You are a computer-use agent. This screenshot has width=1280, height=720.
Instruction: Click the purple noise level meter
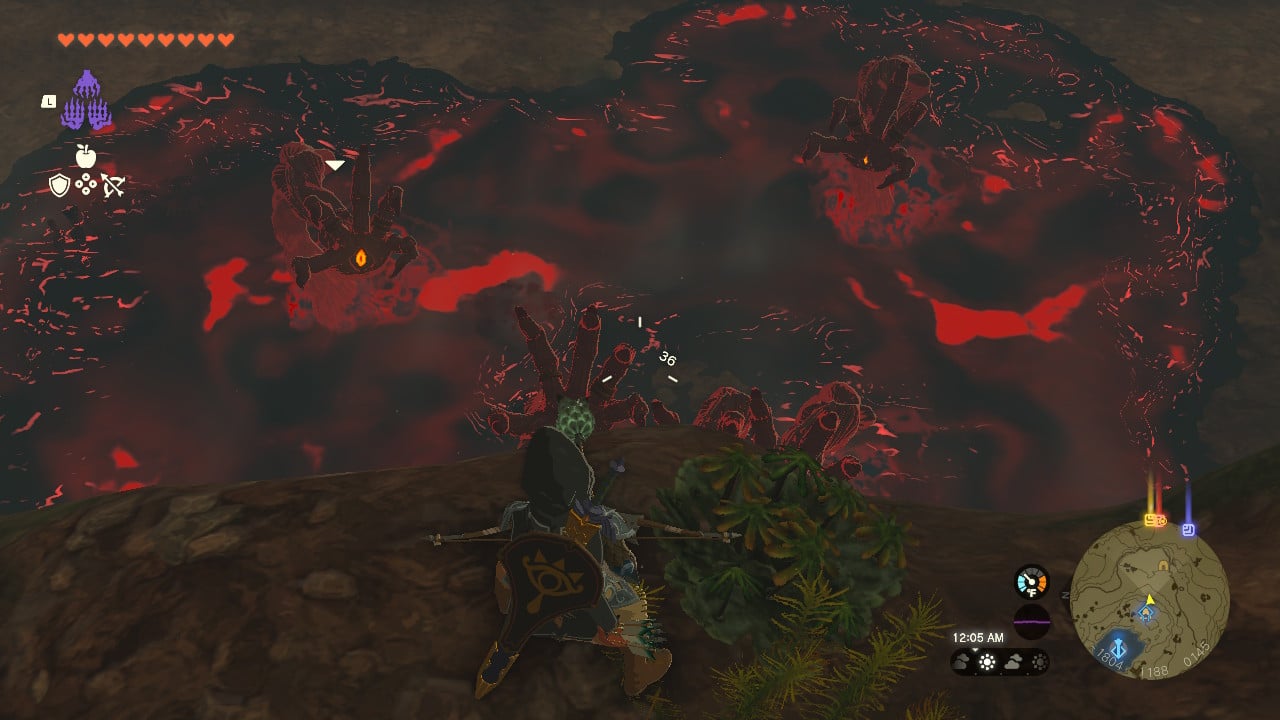coord(1031,620)
